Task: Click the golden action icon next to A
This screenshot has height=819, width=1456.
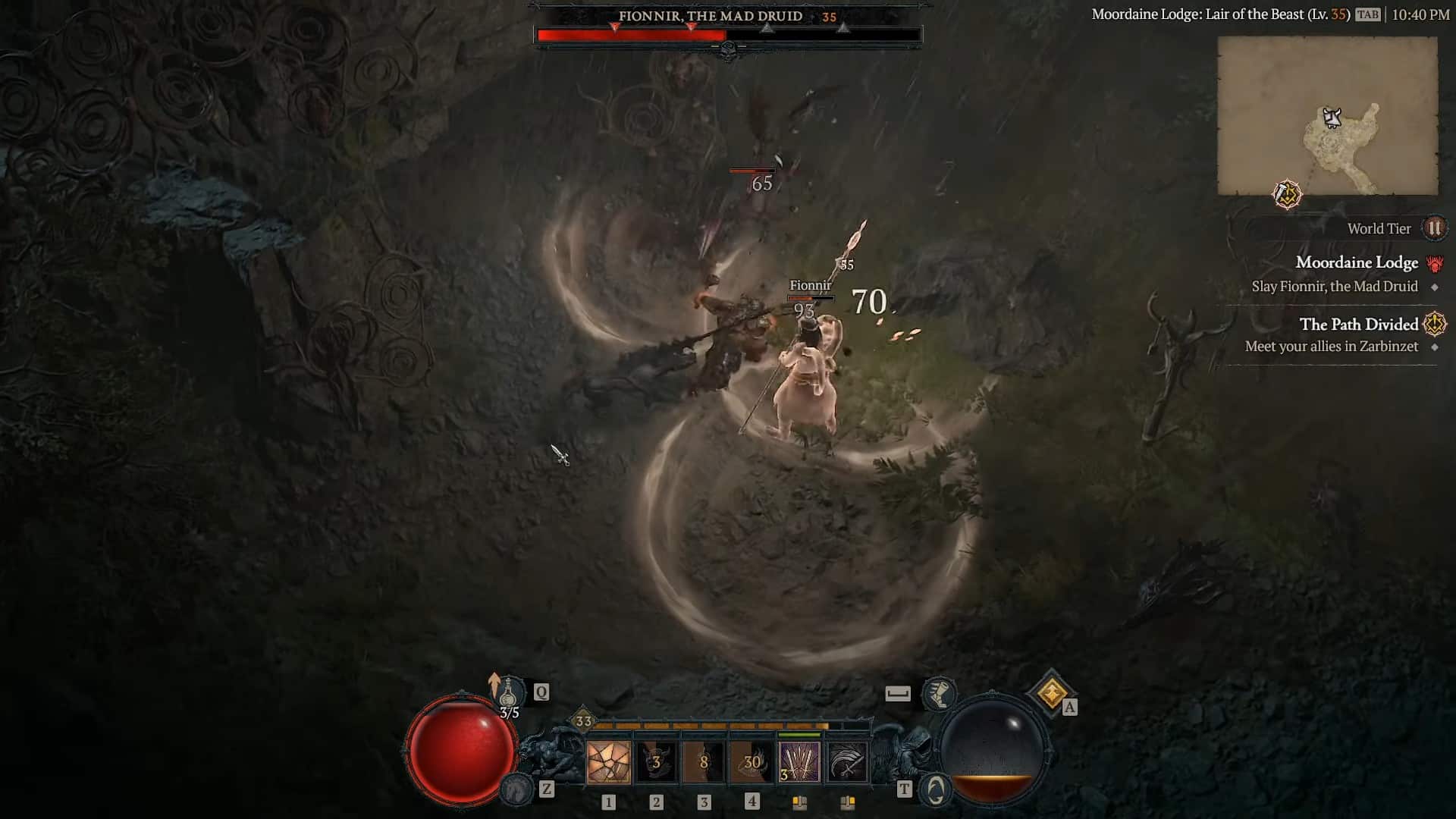Action: point(1048,693)
